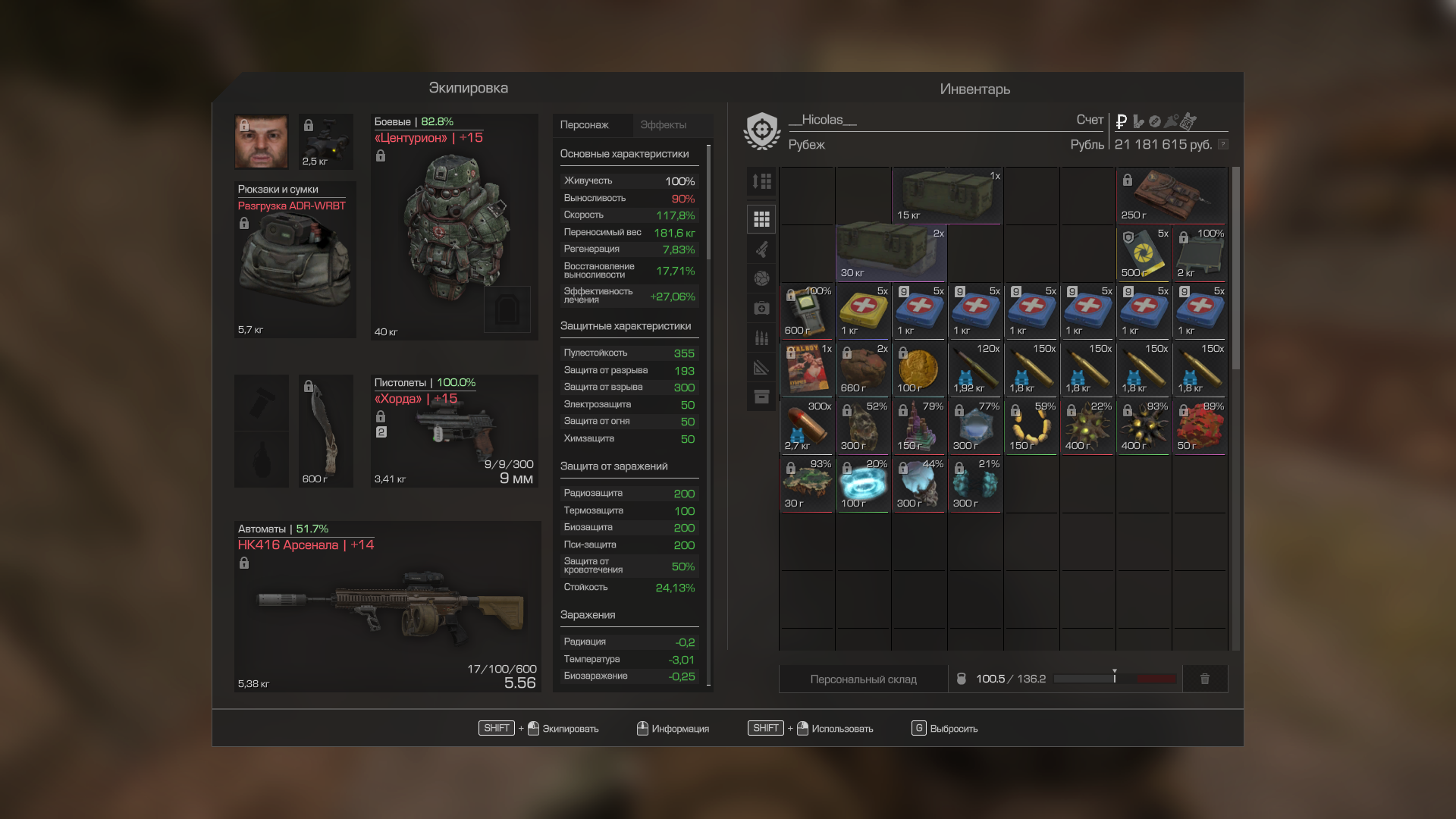Select the HK416 Арсенала rifle slot
The image size is (1456, 819).
click(388, 607)
